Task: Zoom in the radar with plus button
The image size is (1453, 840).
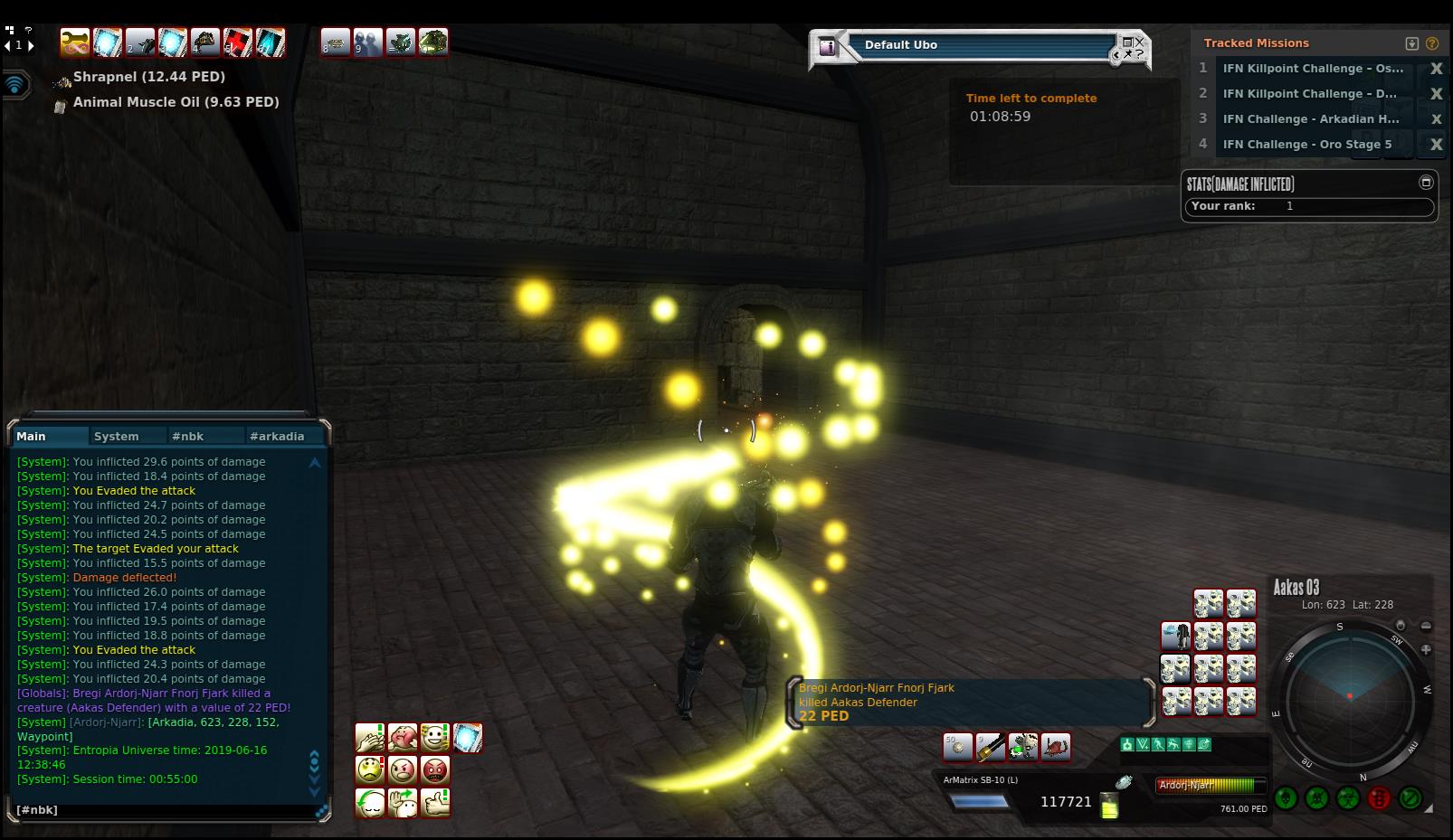Action: (x=1426, y=649)
